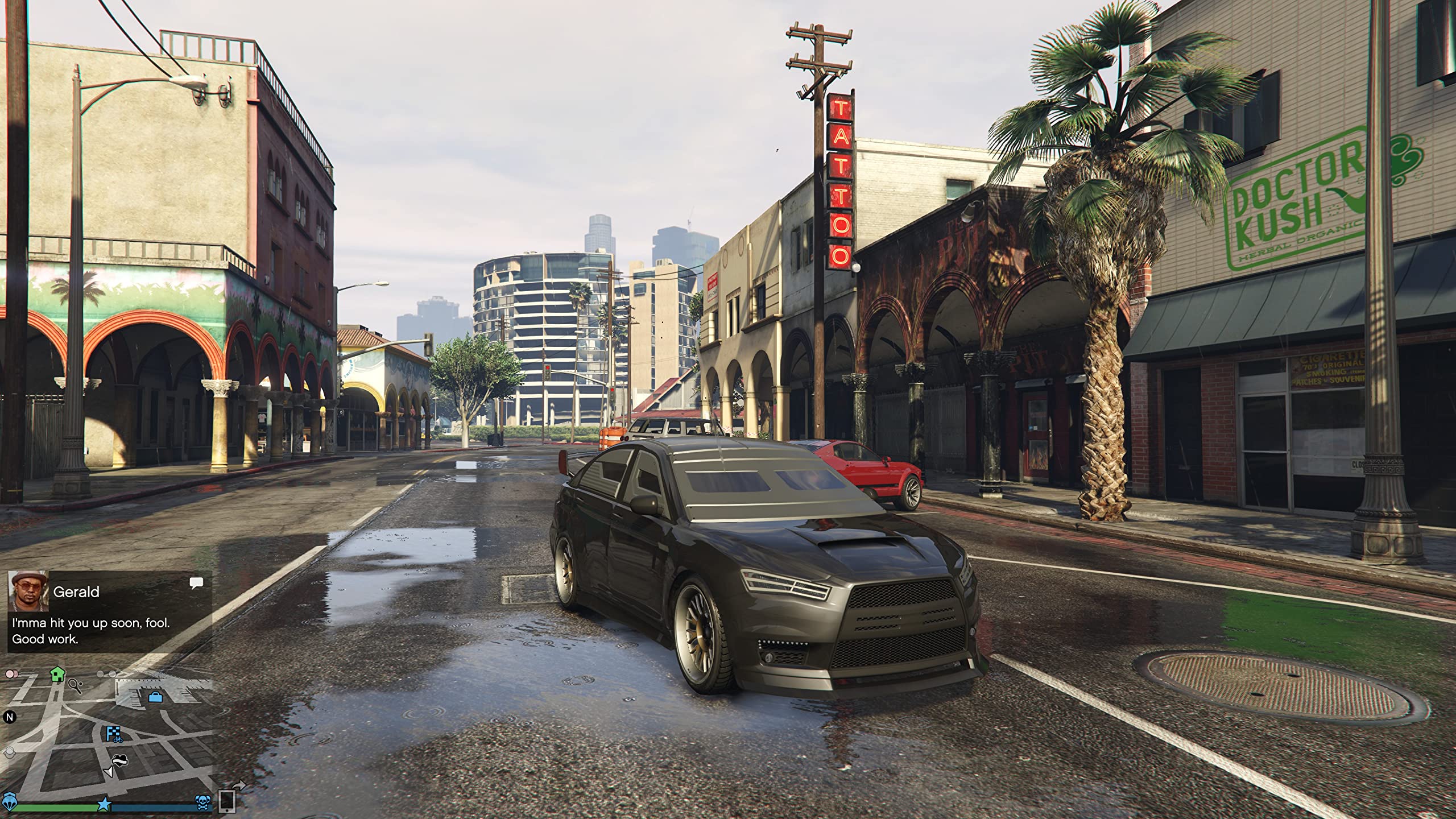Viewport: 1456px width, 819px height.
Task: Click the blue skull icon
Action: click(202, 803)
